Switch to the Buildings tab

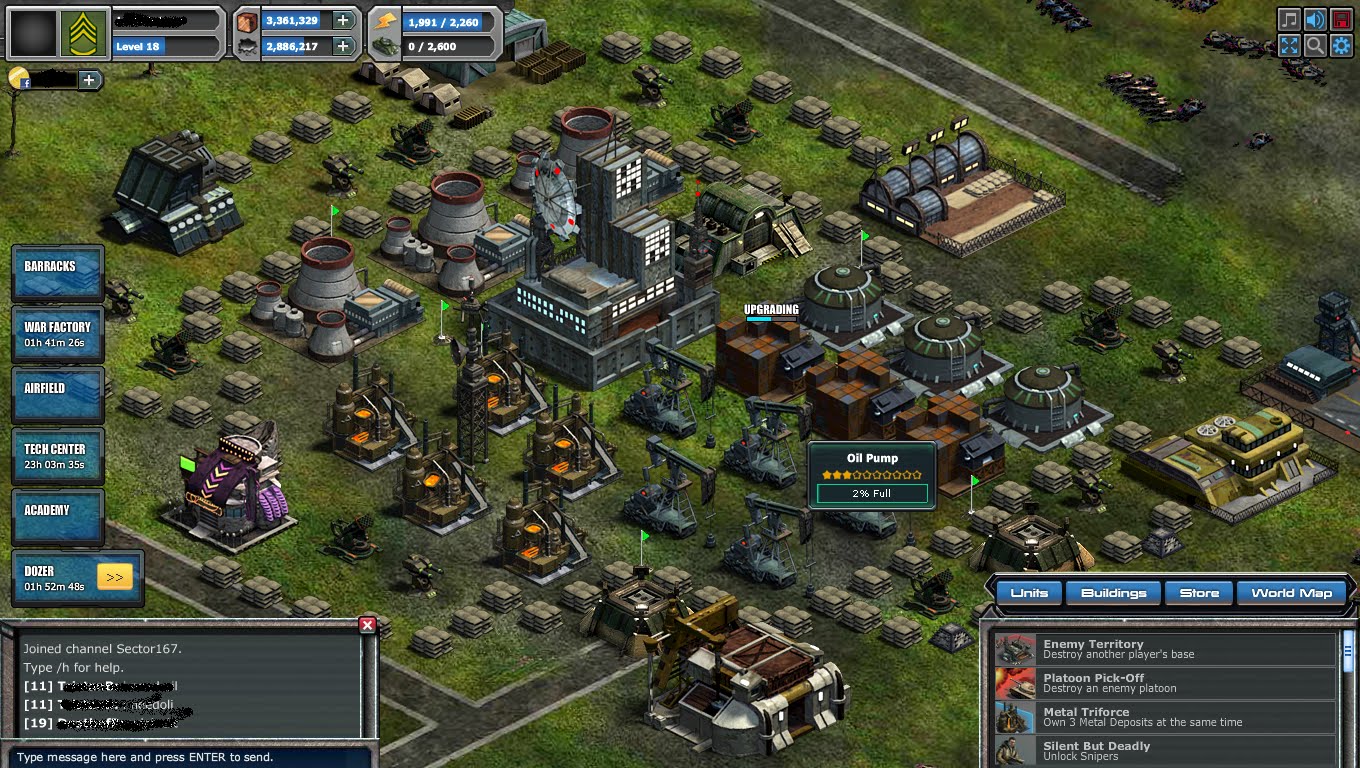1113,592
